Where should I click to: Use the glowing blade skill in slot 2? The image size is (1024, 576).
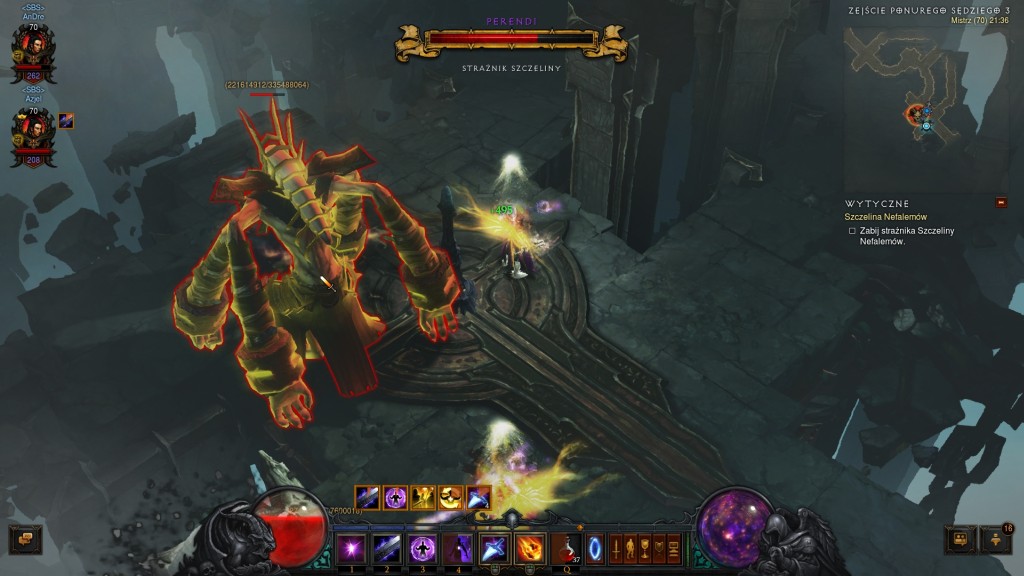tap(386, 549)
